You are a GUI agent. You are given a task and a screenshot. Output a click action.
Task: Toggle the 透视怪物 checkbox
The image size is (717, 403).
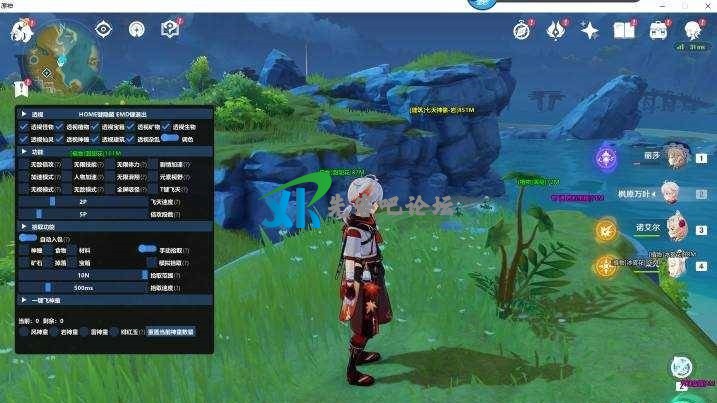click(24, 127)
